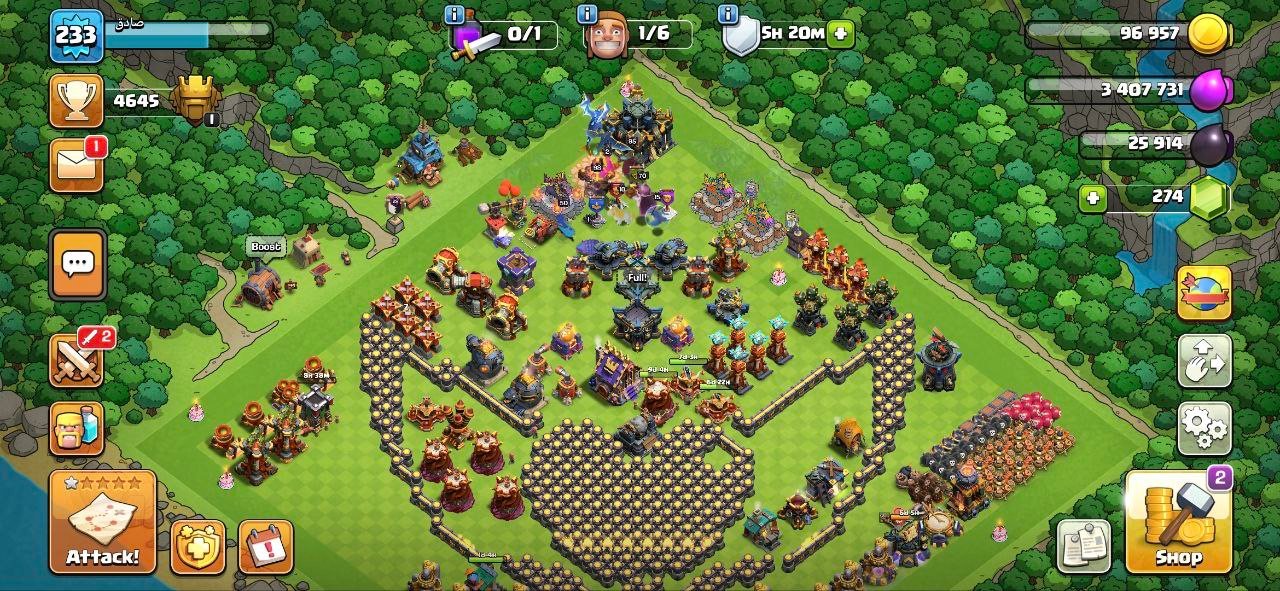Open the layout editor hand-arrows button
Screen dimensions: 1280x591
tap(1204, 360)
